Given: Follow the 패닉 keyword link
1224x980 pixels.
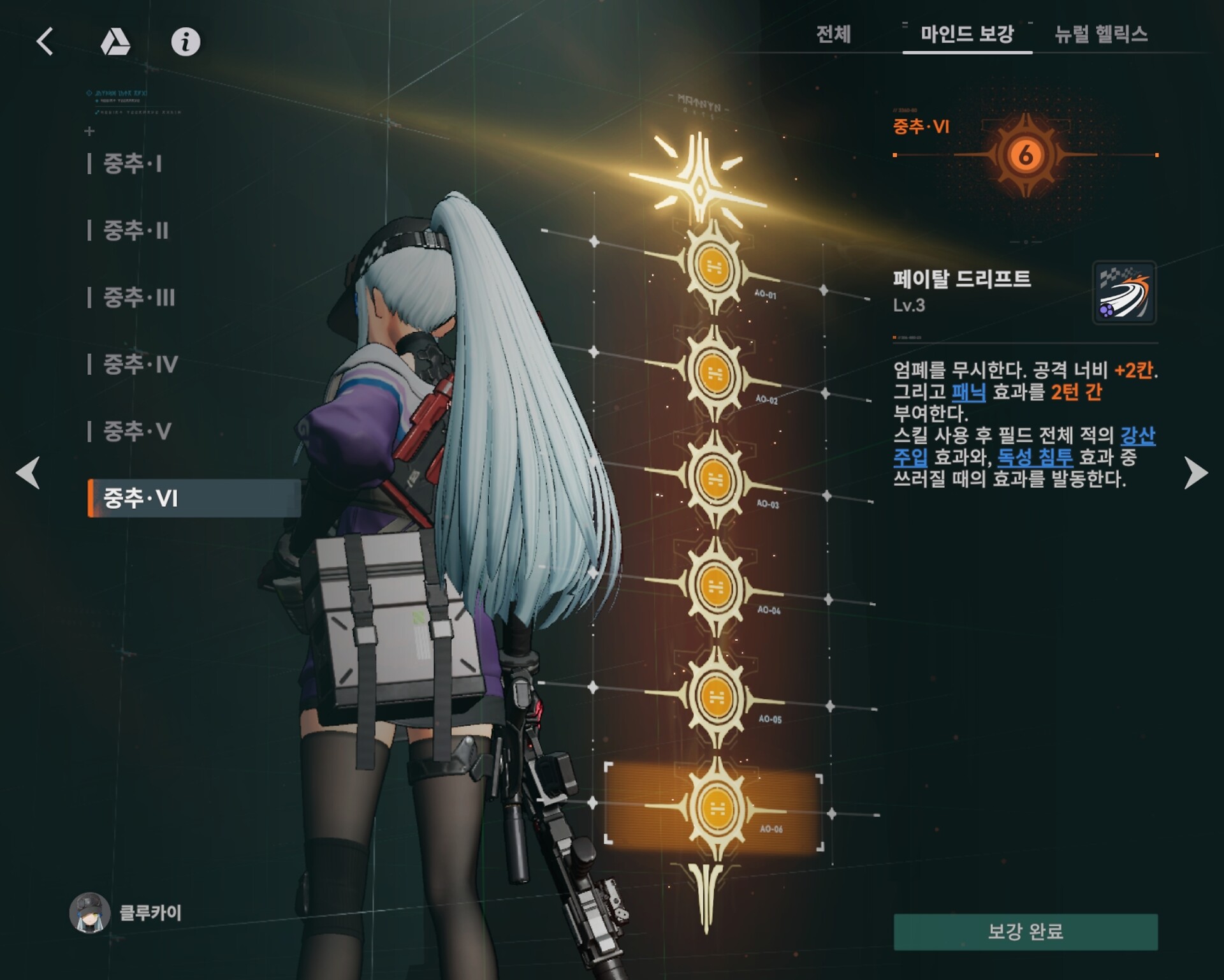Looking at the screenshot, I should pos(968,392).
